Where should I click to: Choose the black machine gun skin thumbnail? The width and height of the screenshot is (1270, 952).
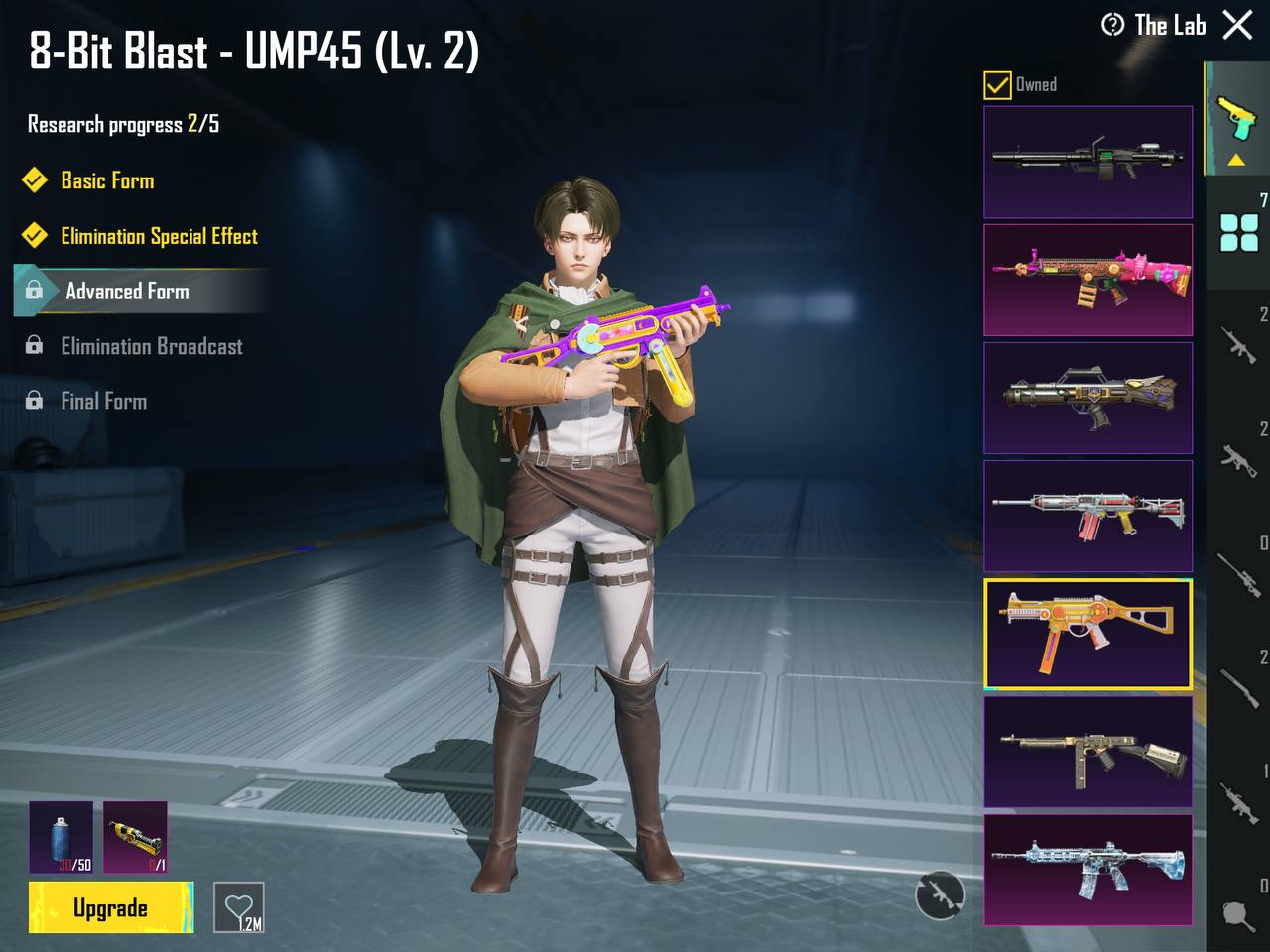[1087, 162]
